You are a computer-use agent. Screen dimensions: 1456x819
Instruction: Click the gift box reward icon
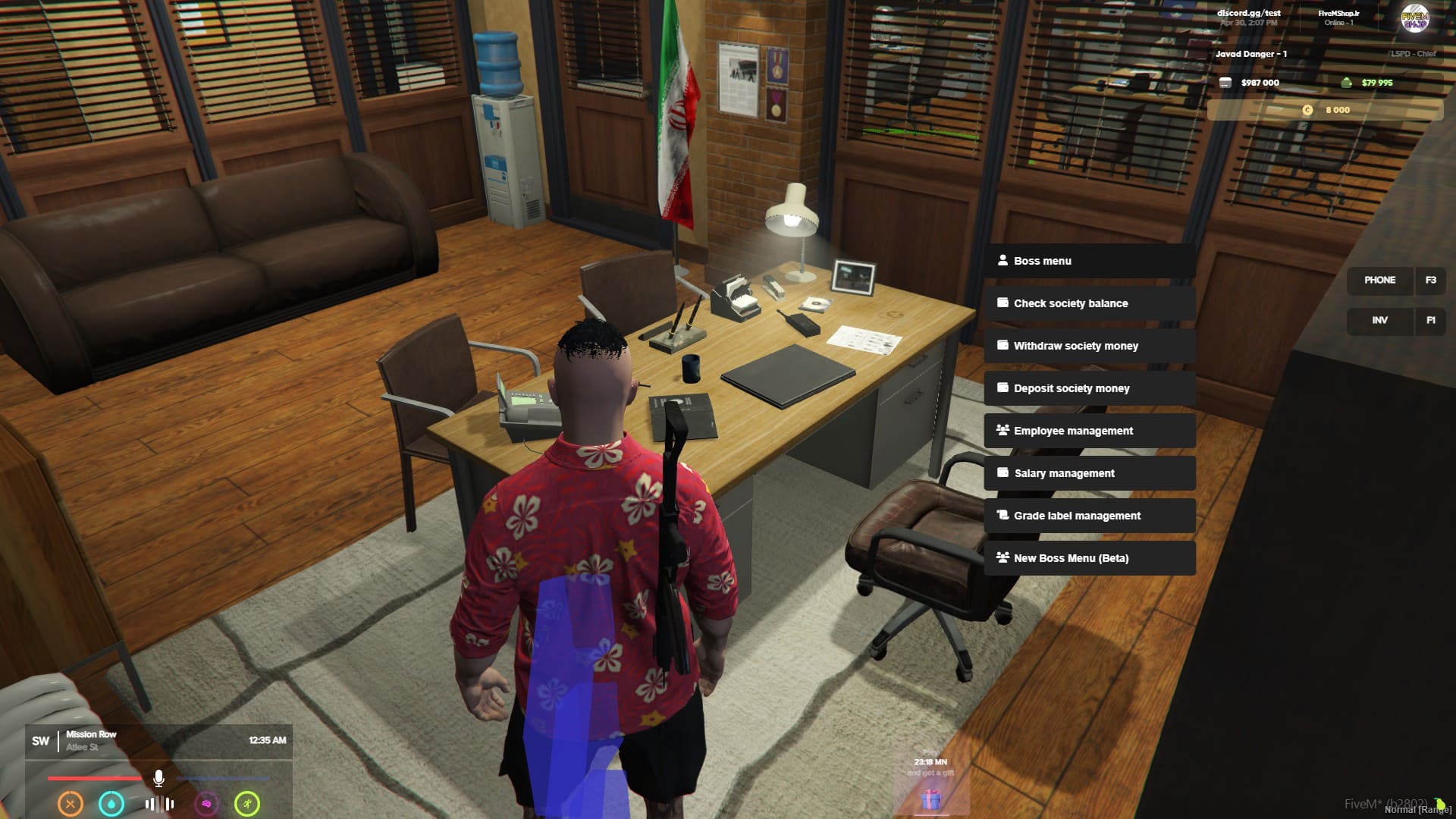tap(931, 799)
